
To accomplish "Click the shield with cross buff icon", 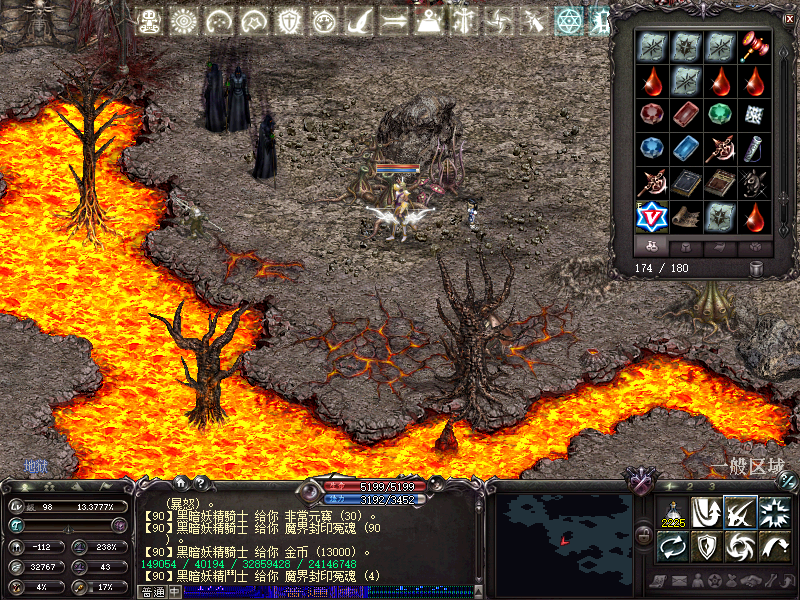I will point(289,21).
